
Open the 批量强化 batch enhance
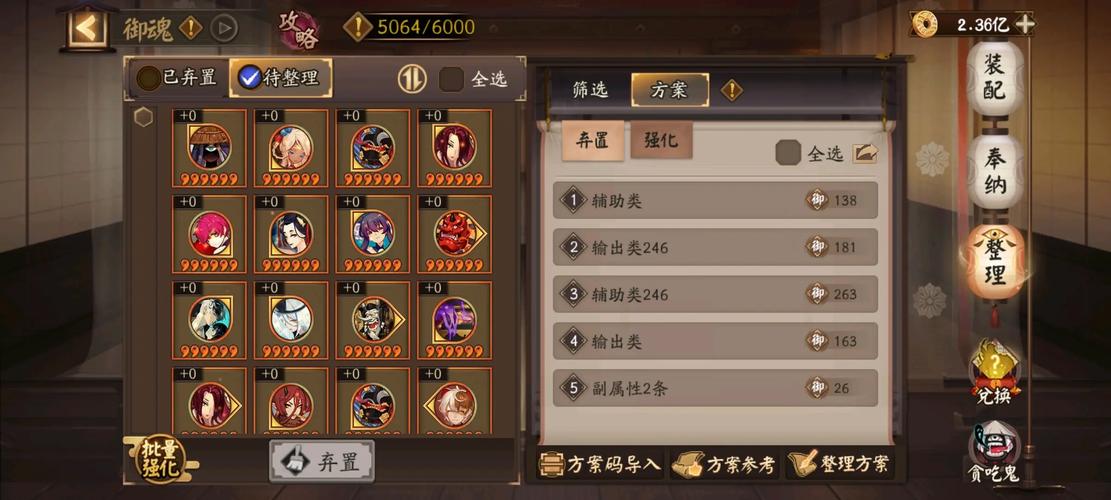pos(161,459)
